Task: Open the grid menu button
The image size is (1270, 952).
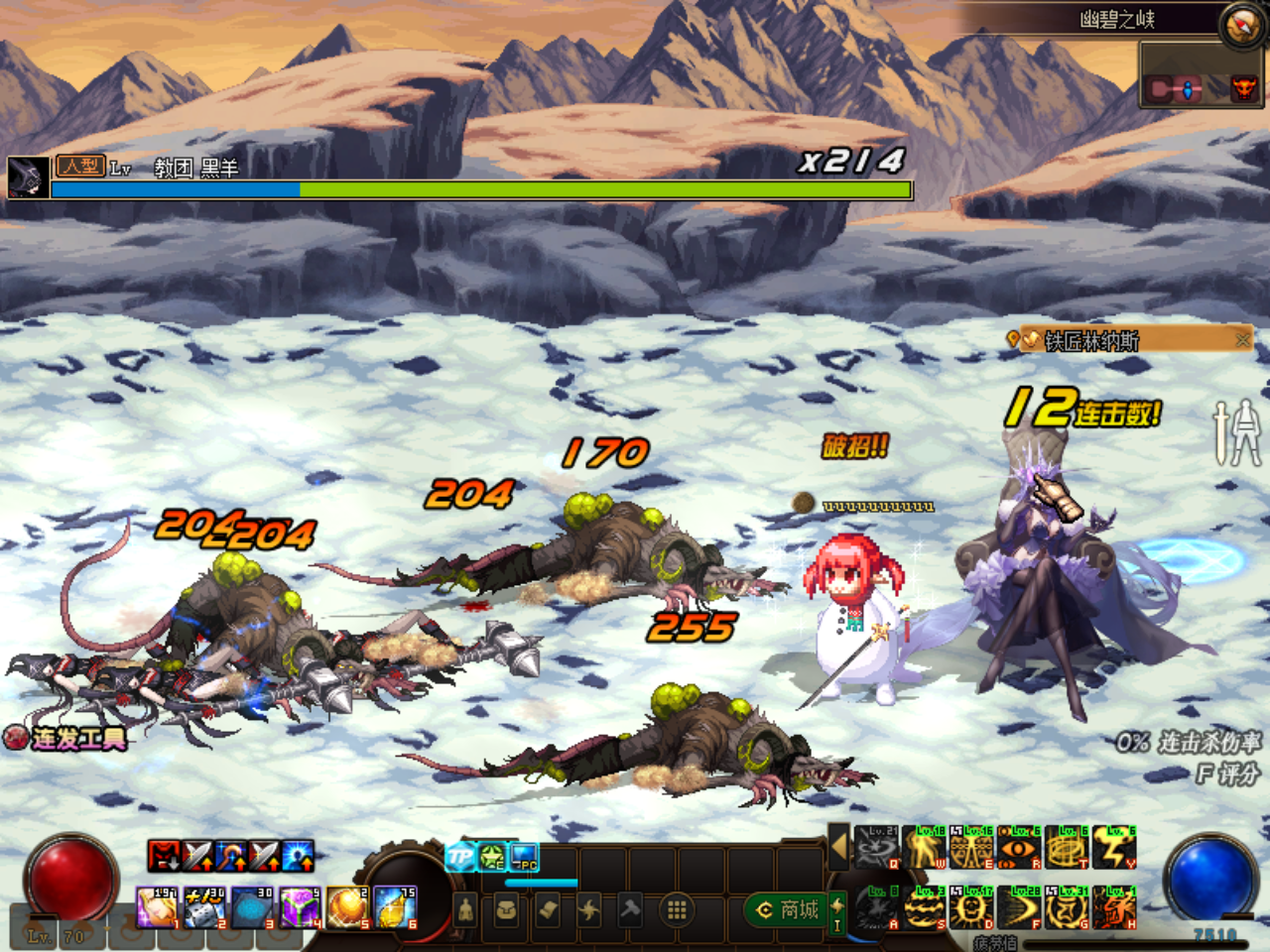Action: point(677,909)
